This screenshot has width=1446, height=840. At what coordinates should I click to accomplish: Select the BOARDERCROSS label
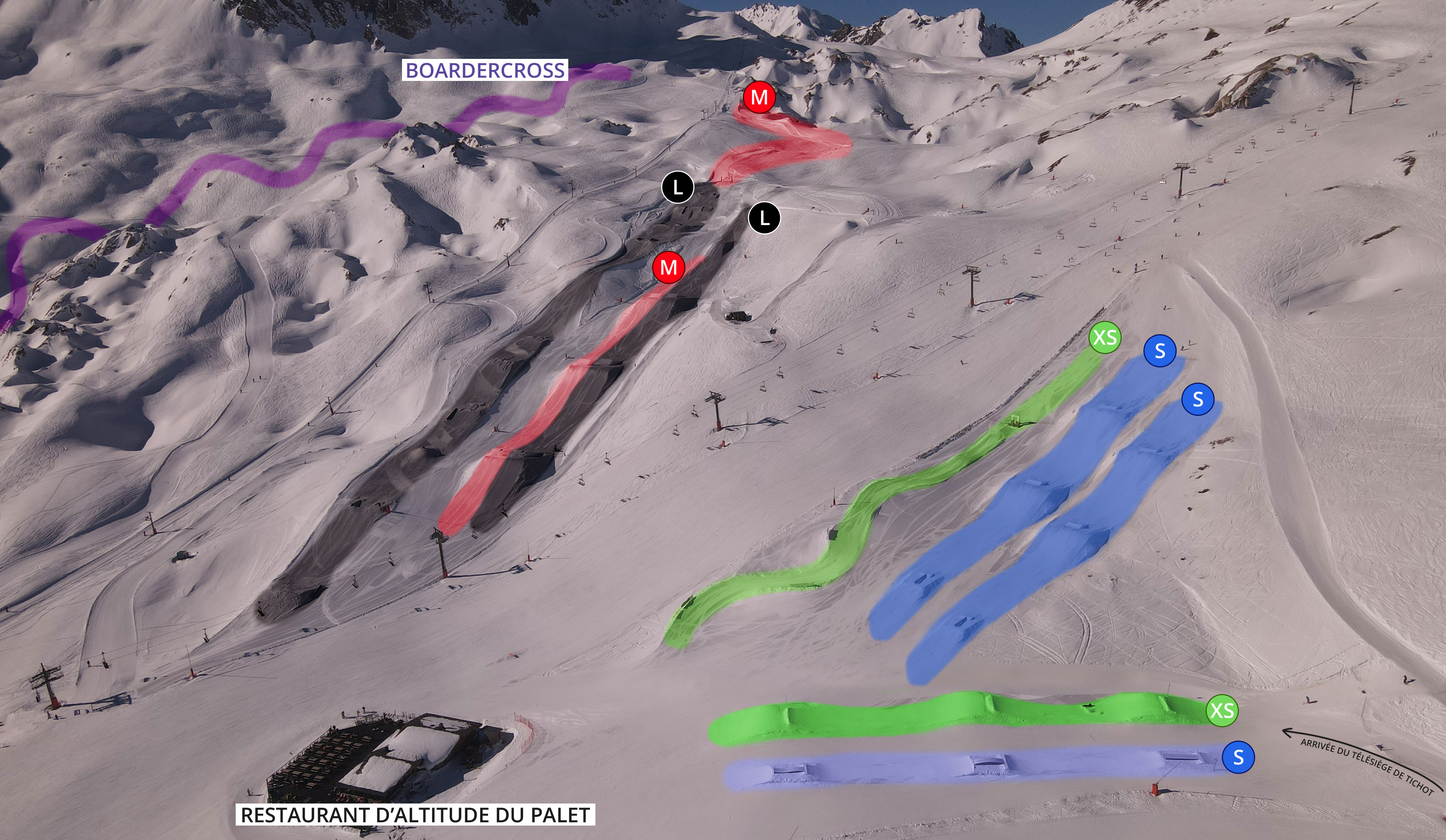pos(485,70)
